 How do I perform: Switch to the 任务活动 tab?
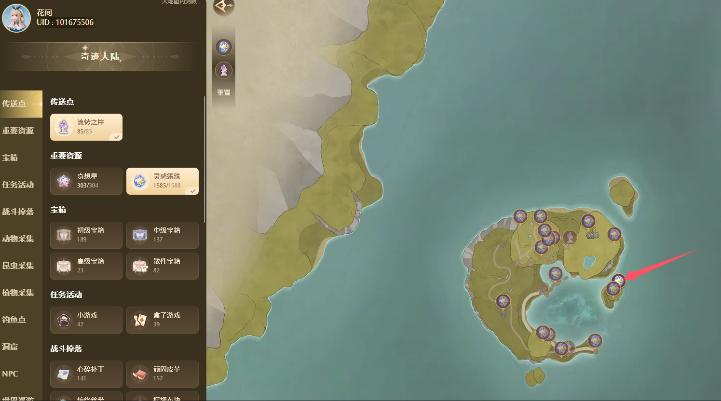tap(19, 185)
